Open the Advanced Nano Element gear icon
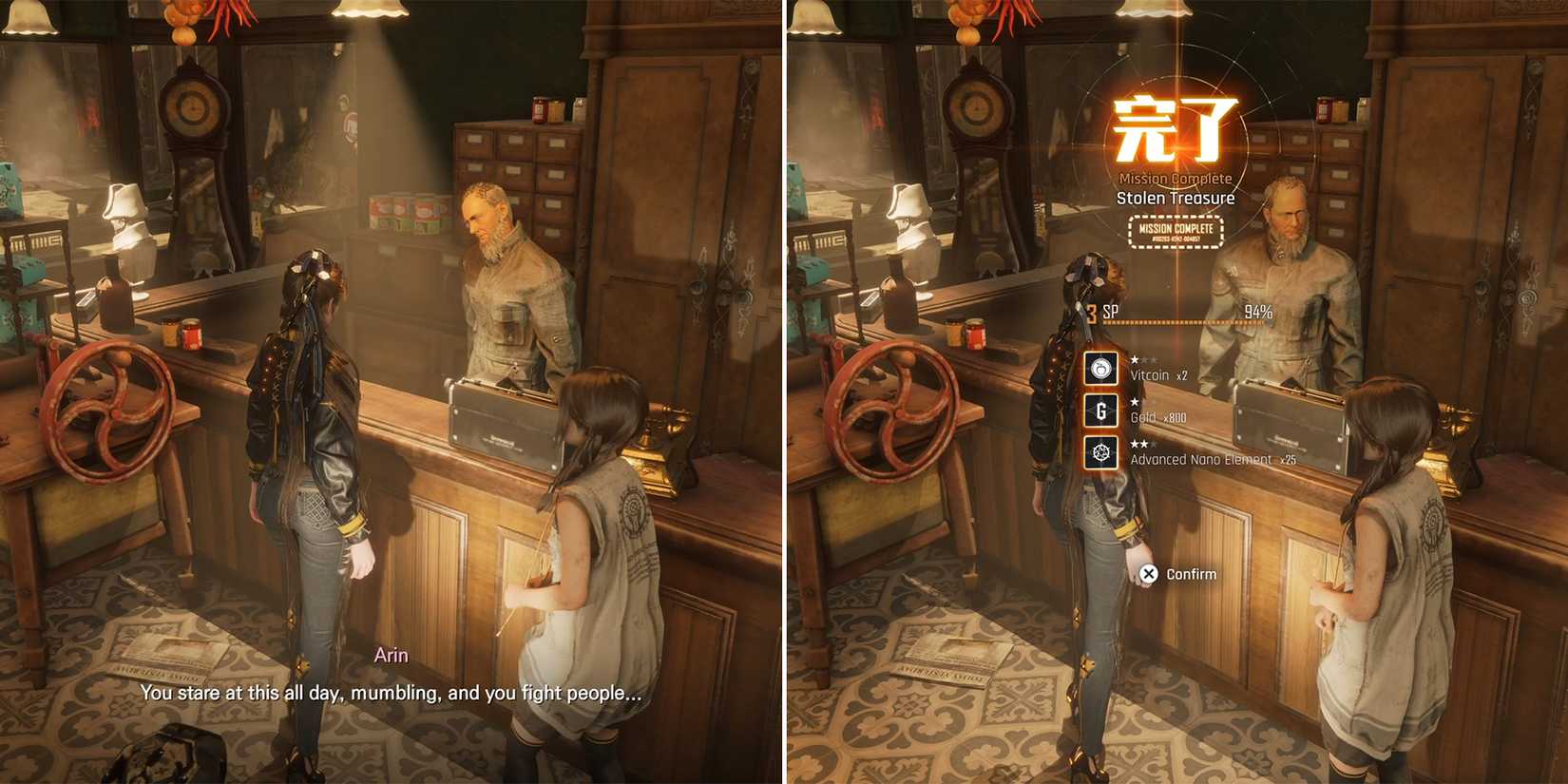 pos(1100,453)
